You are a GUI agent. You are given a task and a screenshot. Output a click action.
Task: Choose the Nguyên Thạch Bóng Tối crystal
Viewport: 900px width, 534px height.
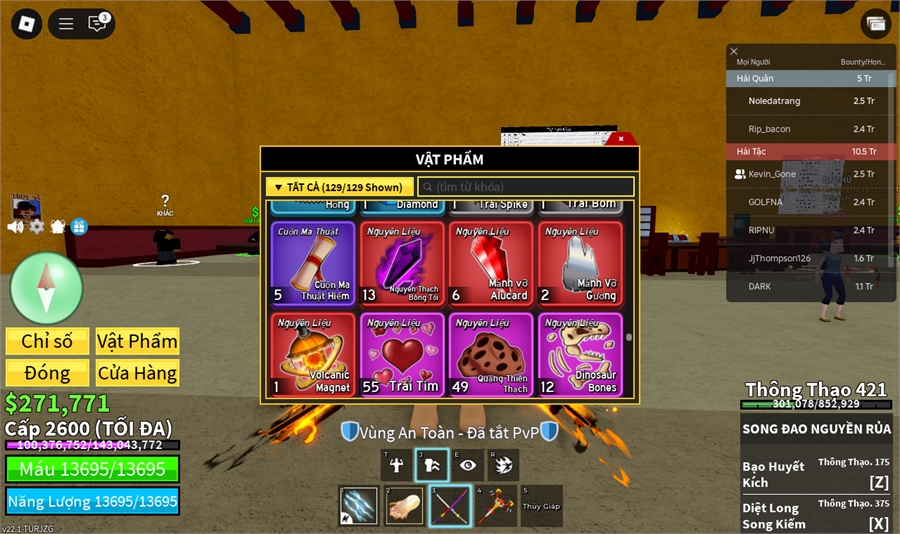402,262
